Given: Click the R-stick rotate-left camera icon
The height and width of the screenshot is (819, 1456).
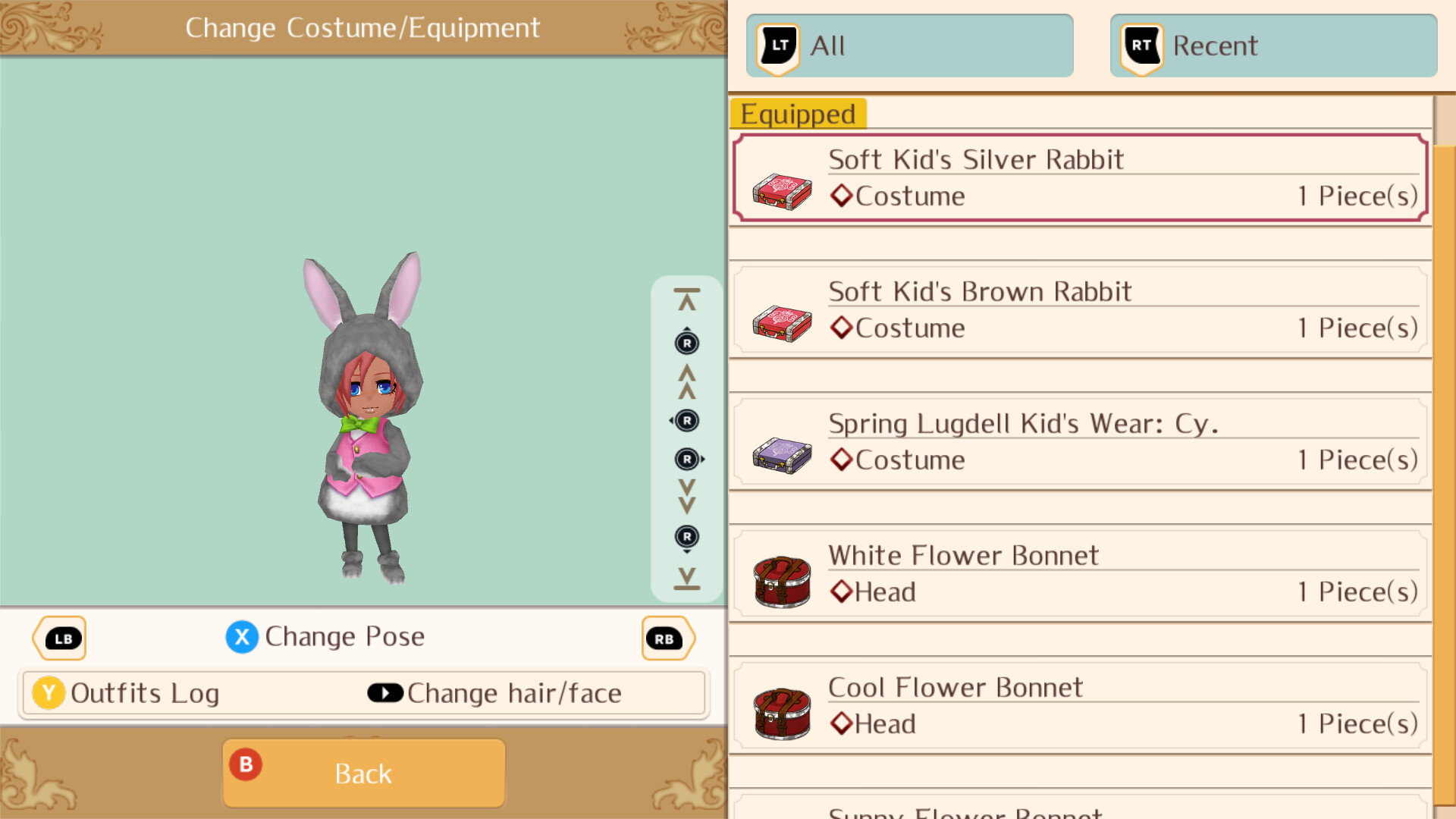Looking at the screenshot, I should pyautogui.click(x=686, y=421).
